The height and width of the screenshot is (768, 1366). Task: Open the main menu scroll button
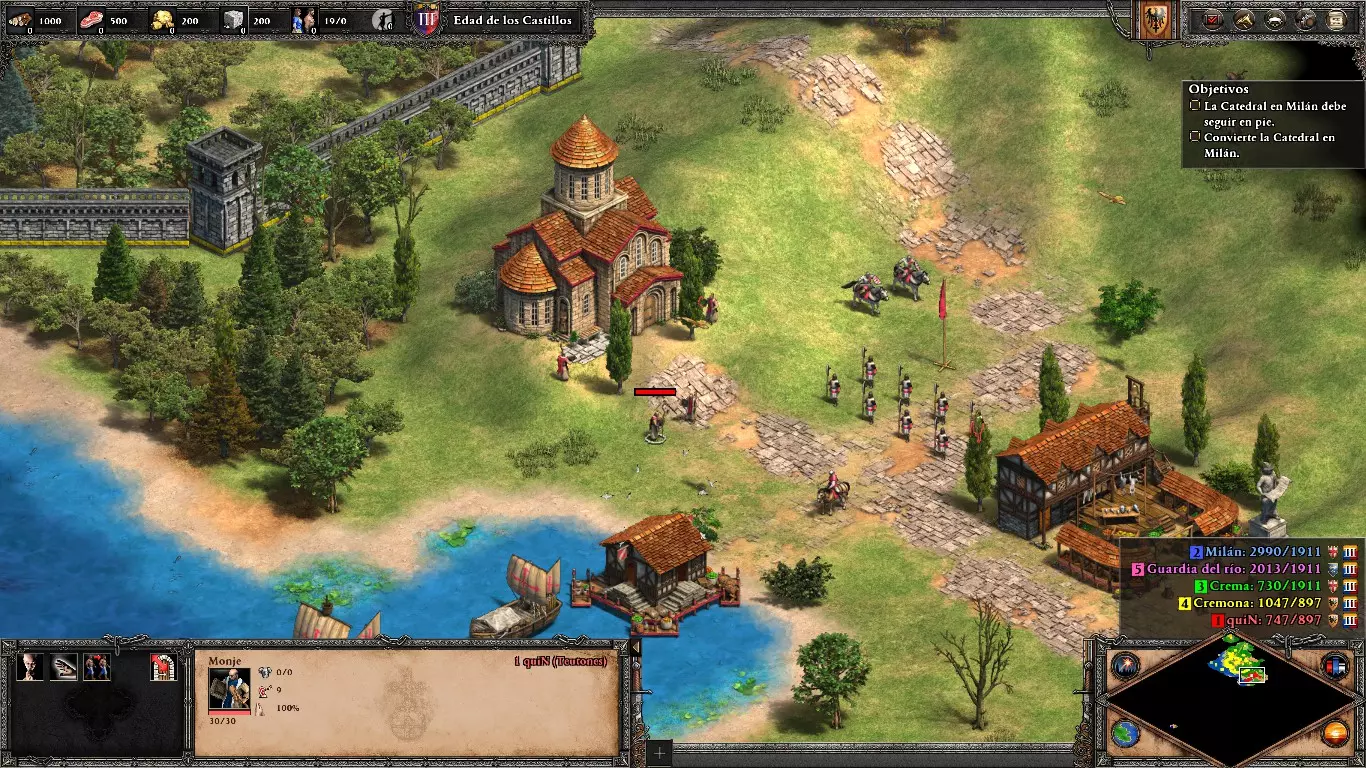coord(1337,19)
